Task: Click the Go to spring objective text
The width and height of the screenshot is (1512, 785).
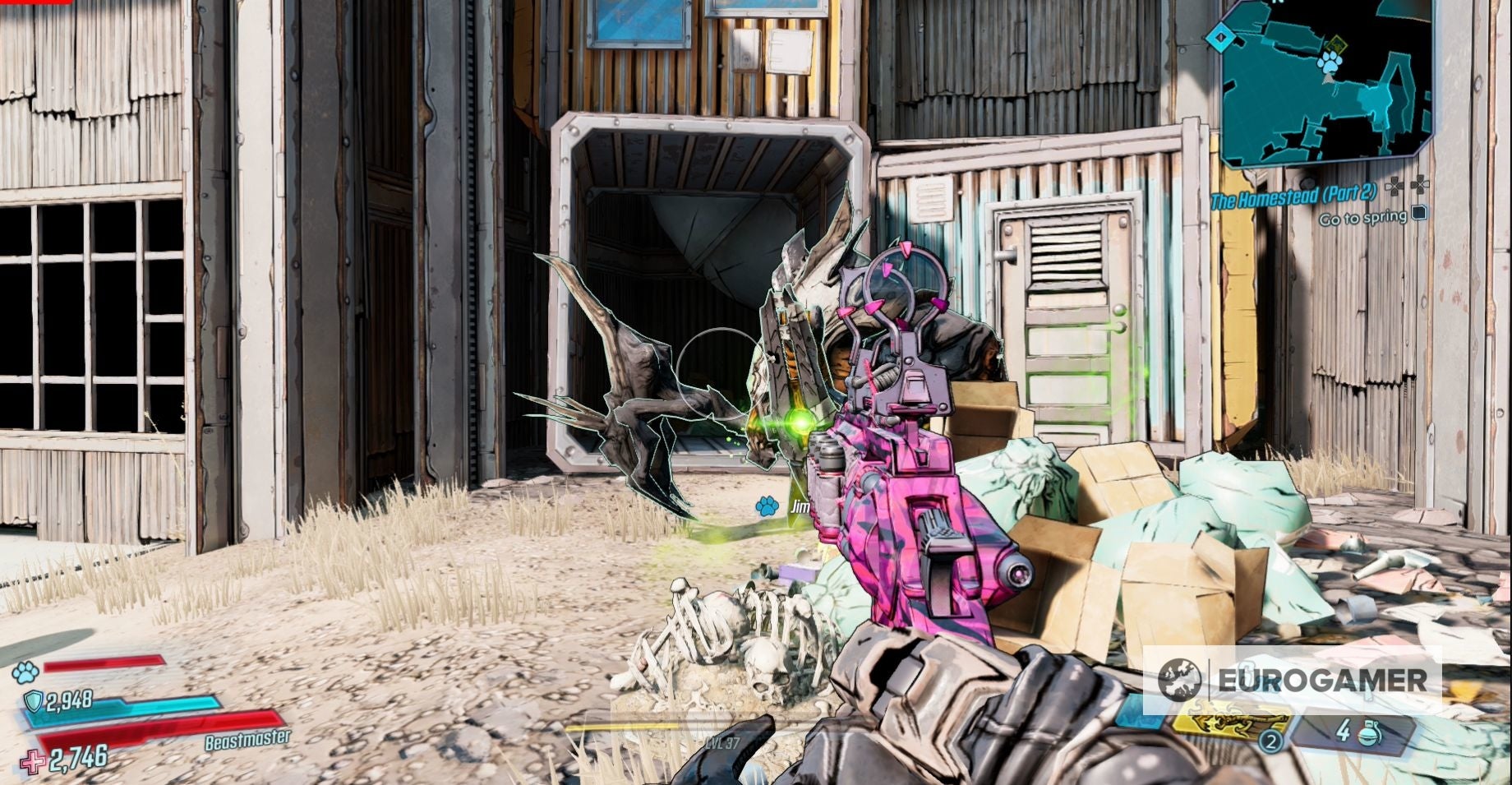Action: tap(1364, 218)
